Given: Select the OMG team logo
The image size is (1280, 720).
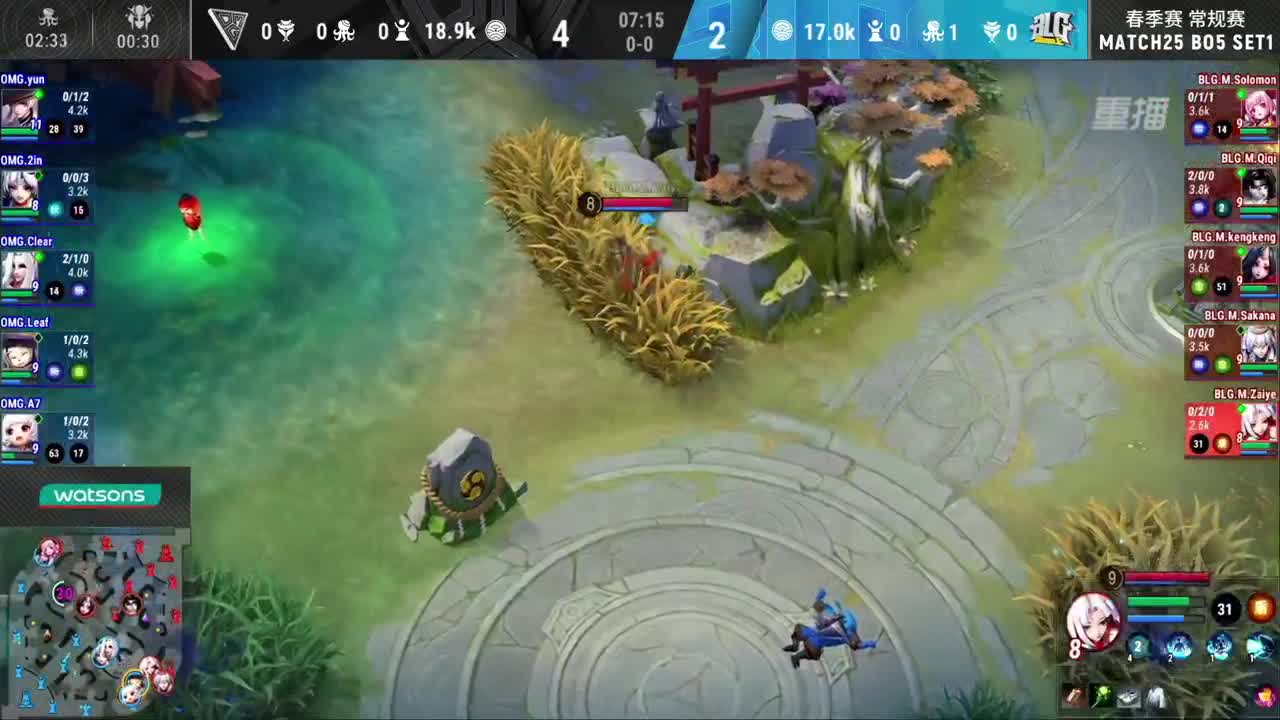Looking at the screenshot, I should [x=229, y=30].
